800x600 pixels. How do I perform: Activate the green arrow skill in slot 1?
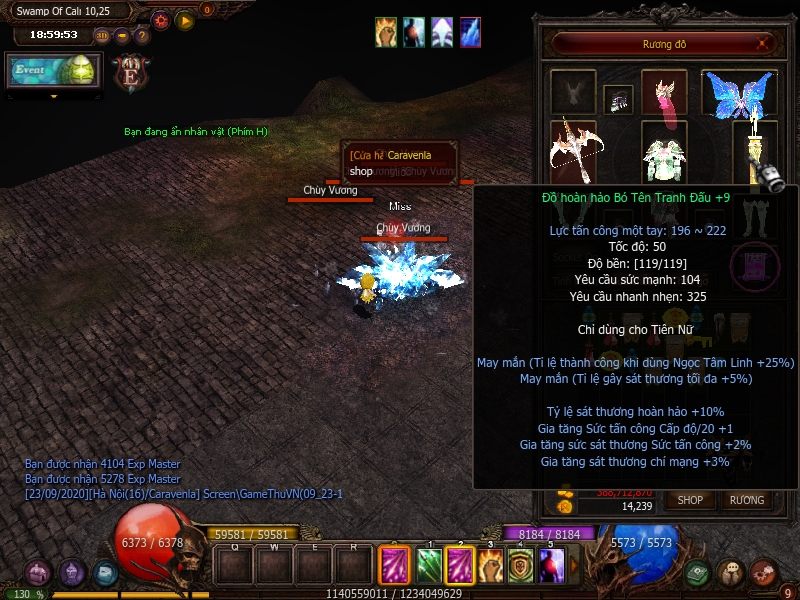point(428,566)
